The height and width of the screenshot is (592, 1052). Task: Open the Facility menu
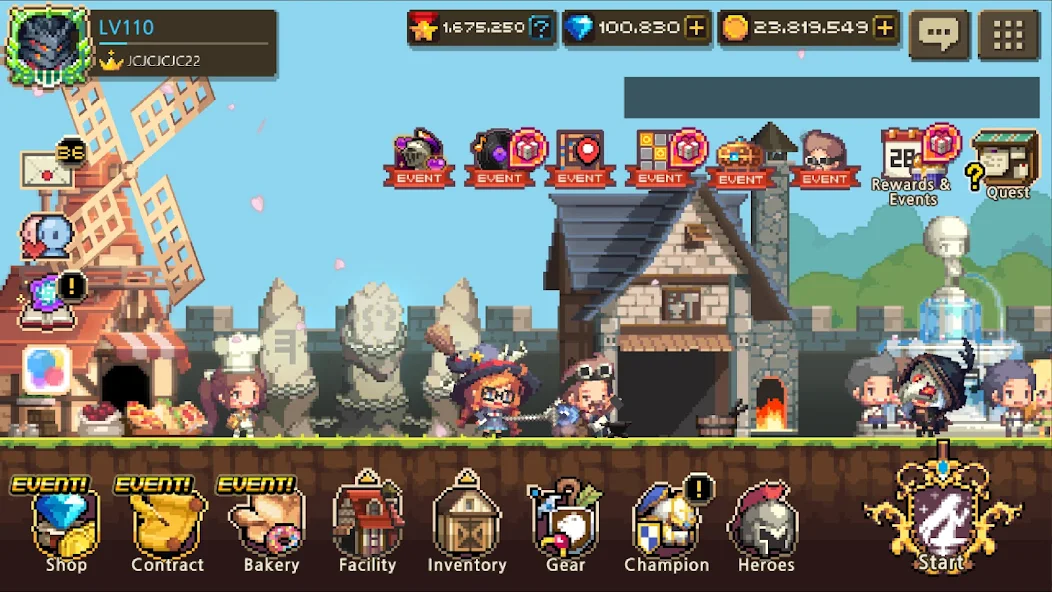pyautogui.click(x=367, y=526)
